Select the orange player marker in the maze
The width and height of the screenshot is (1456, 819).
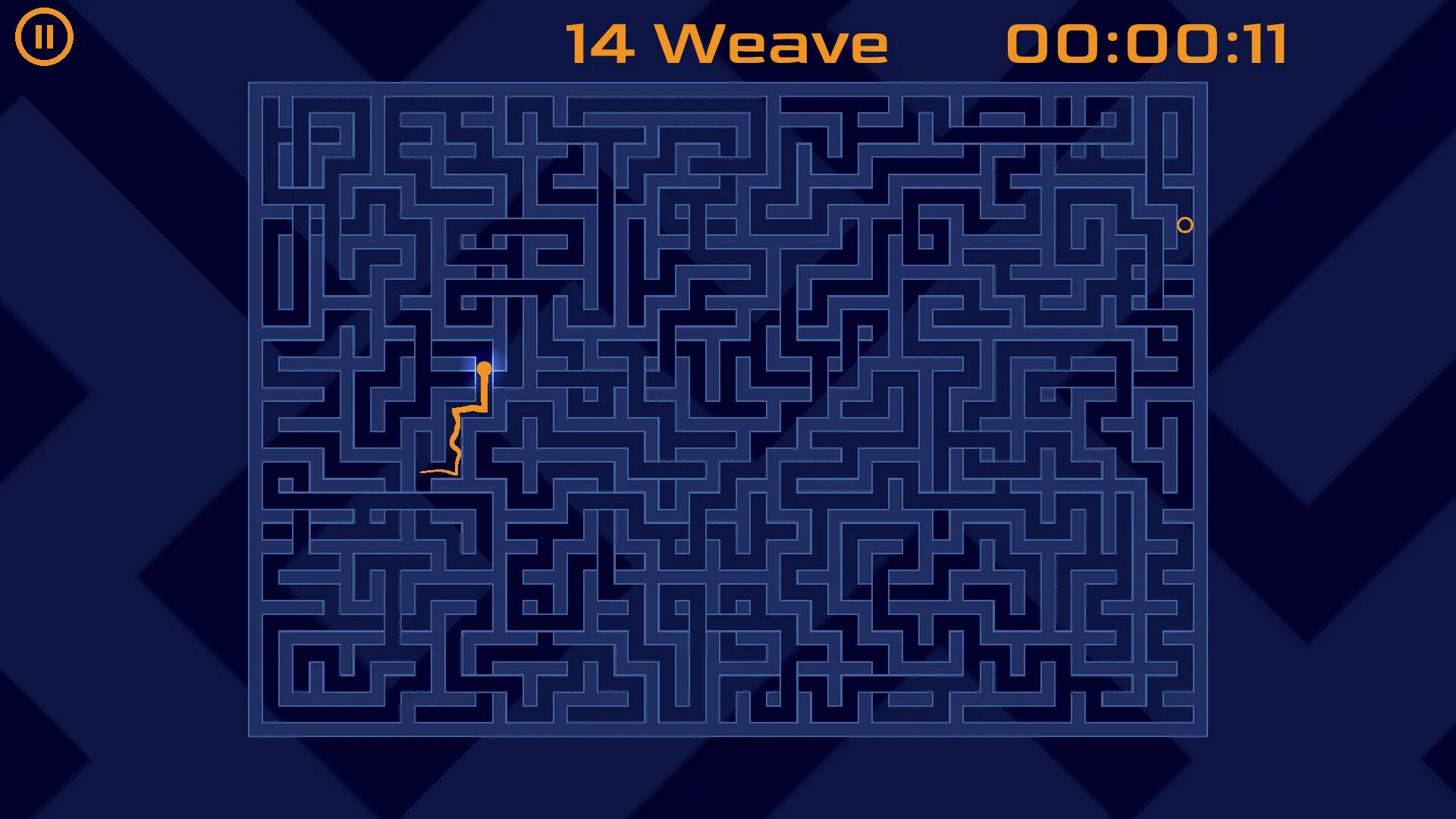click(485, 368)
